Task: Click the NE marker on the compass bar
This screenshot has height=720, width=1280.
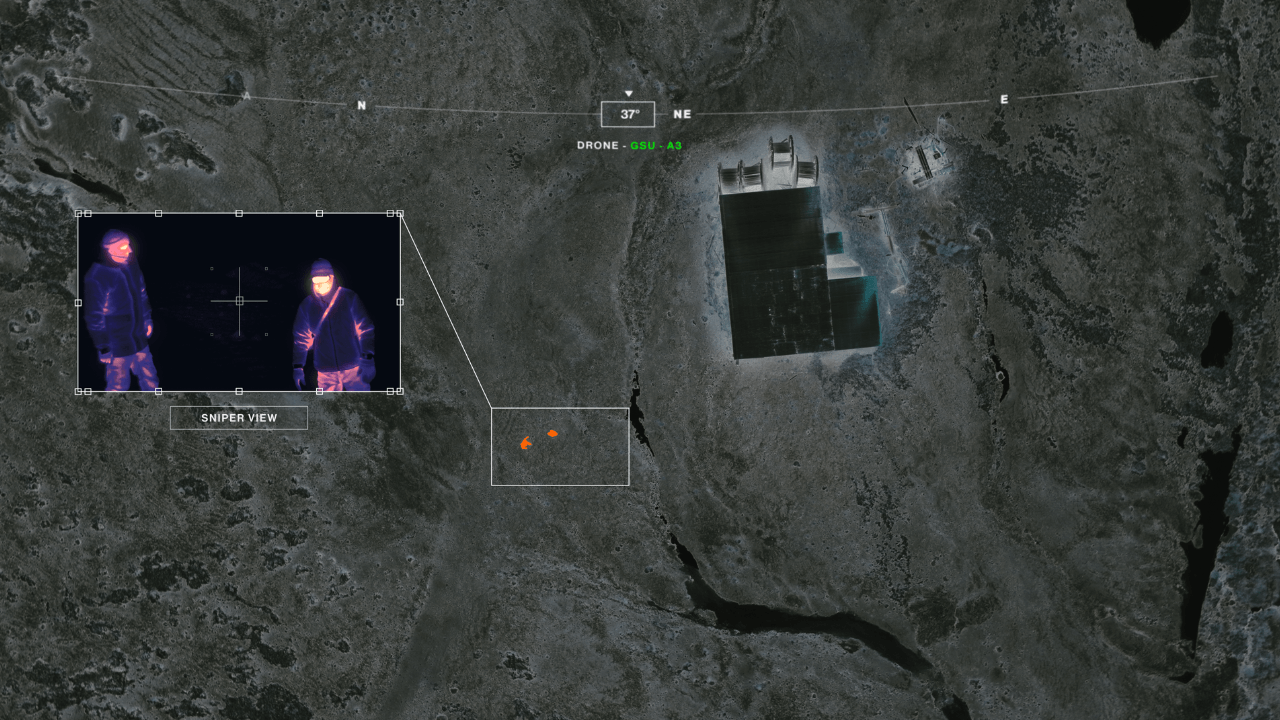Action: coord(682,114)
